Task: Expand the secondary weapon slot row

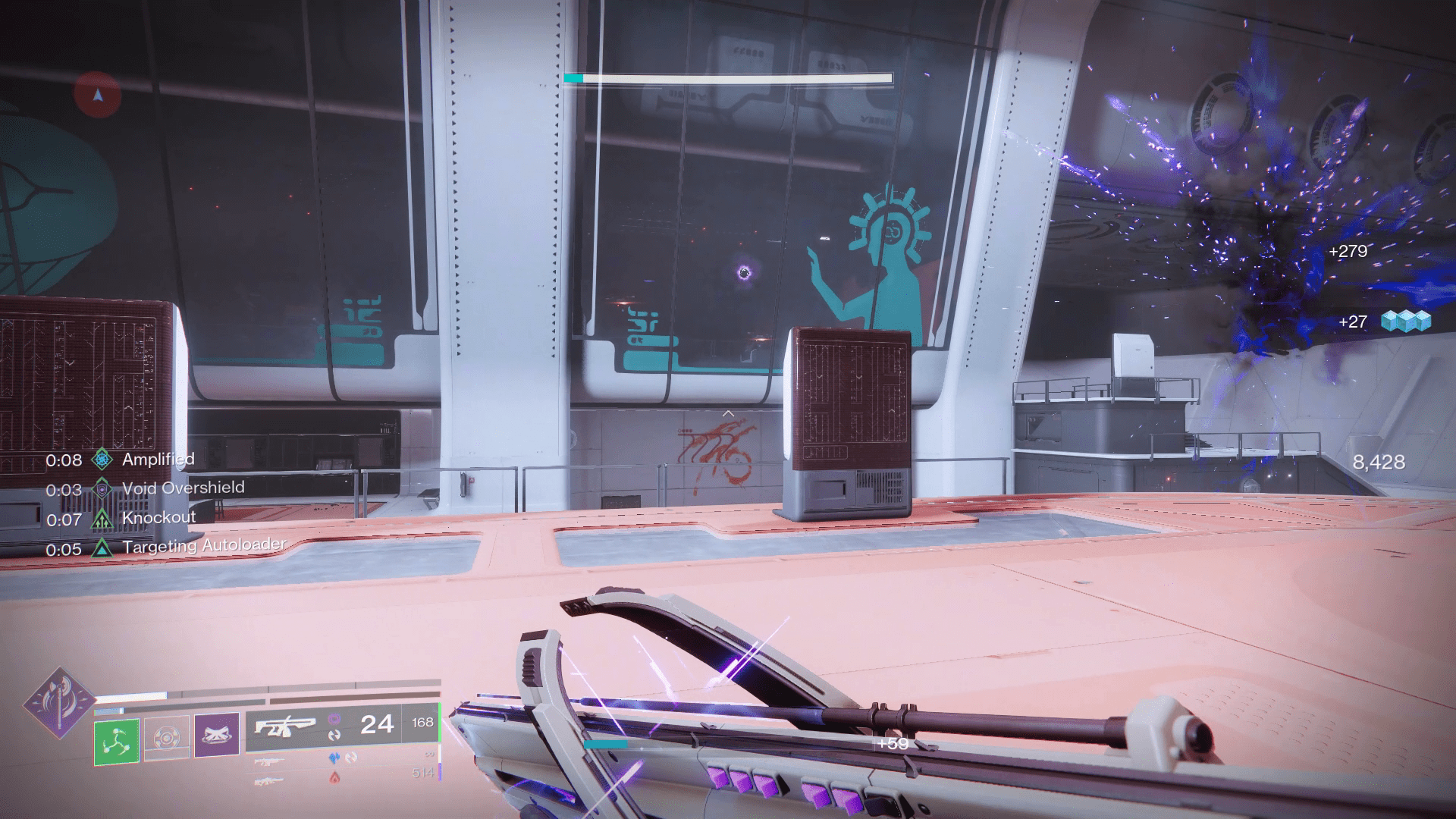Action: click(x=268, y=763)
